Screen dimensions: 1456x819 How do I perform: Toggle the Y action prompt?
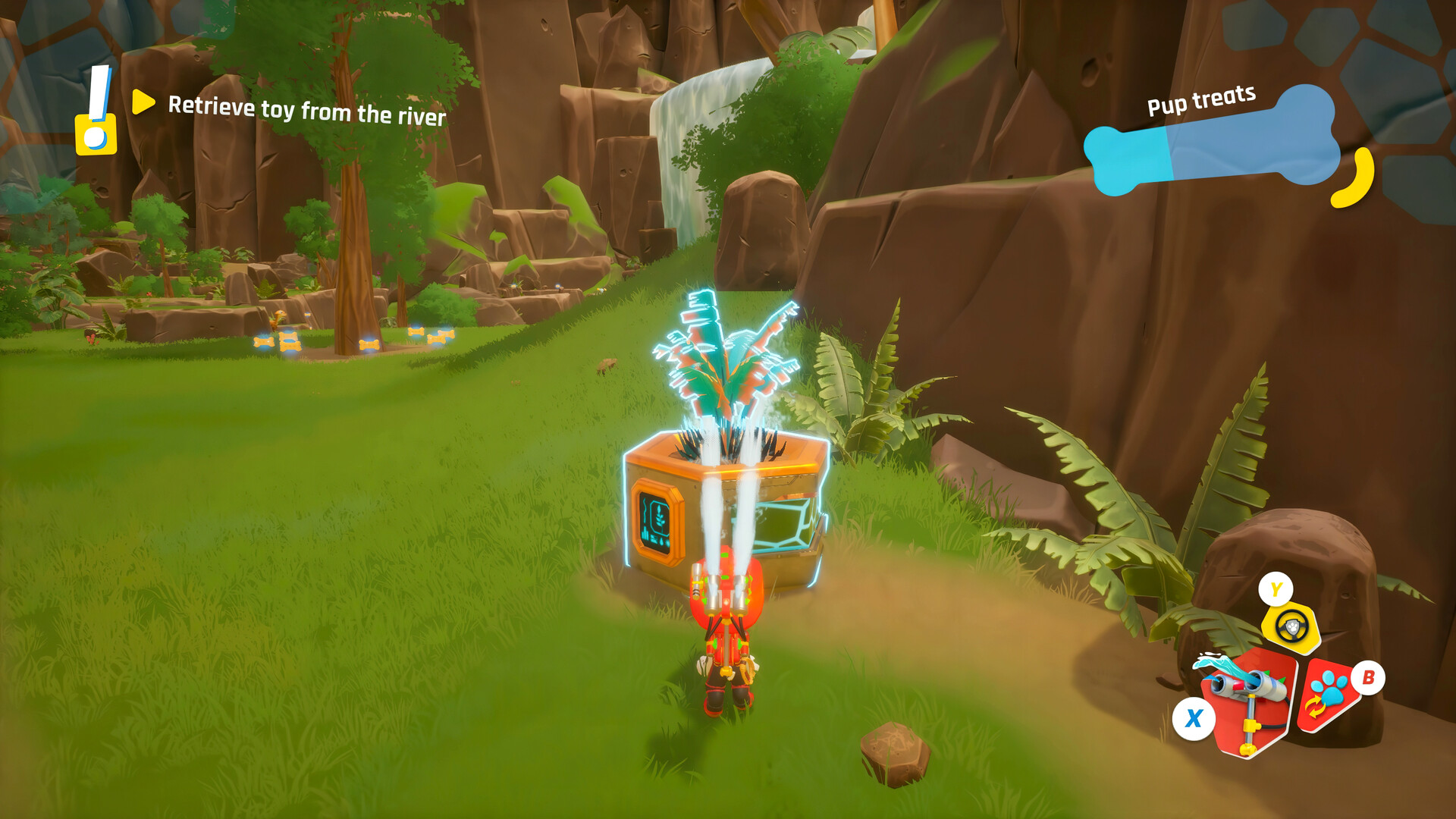[1276, 589]
